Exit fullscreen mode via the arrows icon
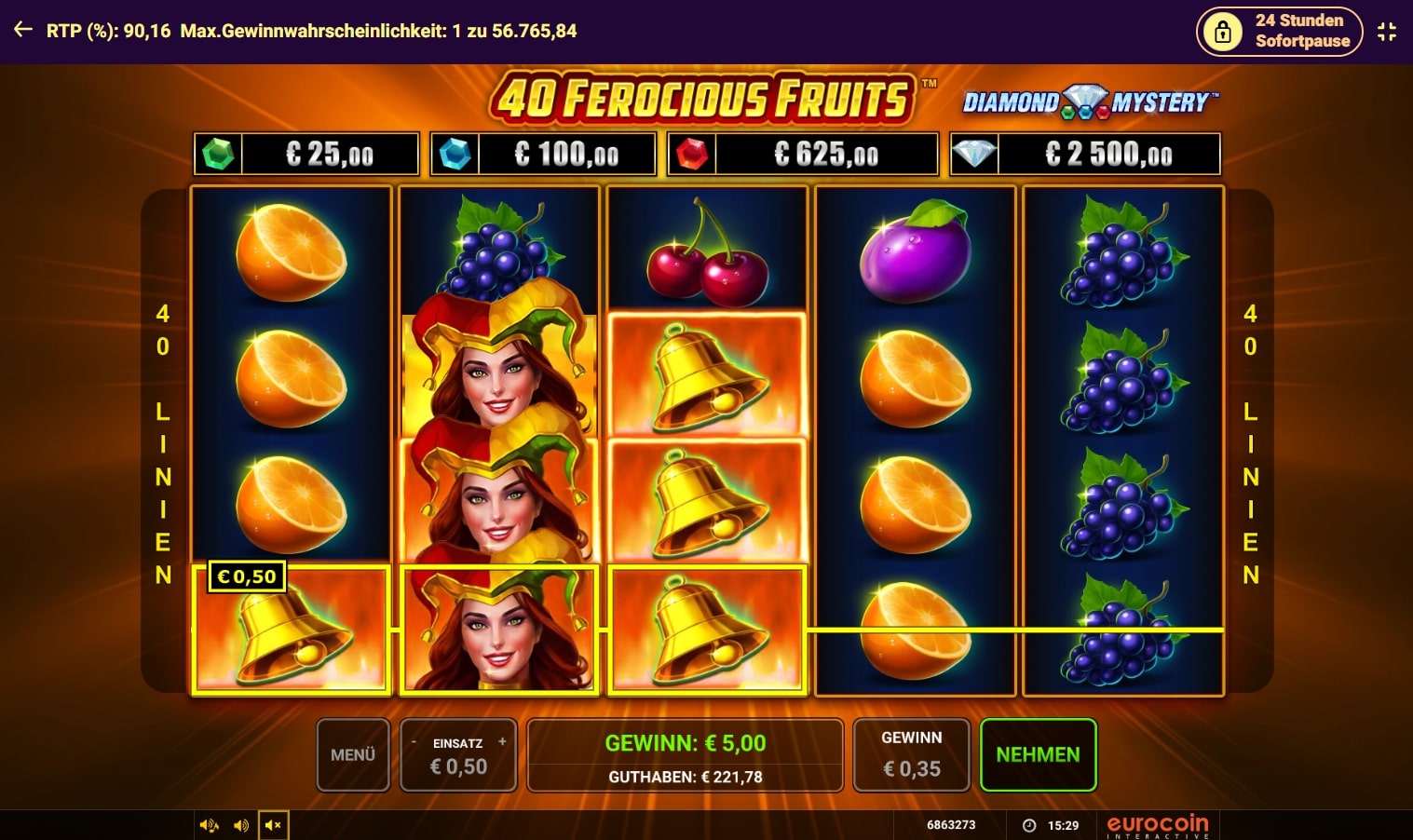This screenshot has height=840, width=1413. pyautogui.click(x=1386, y=31)
